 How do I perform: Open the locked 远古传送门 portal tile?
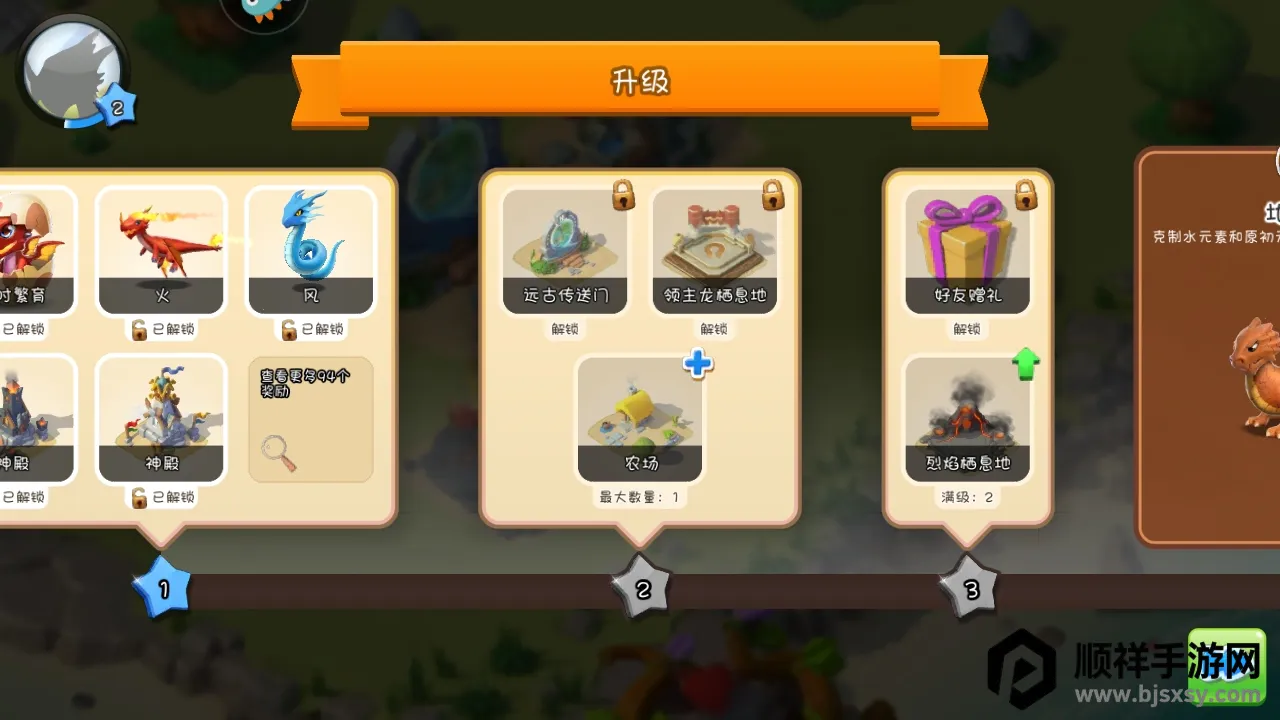tap(566, 250)
